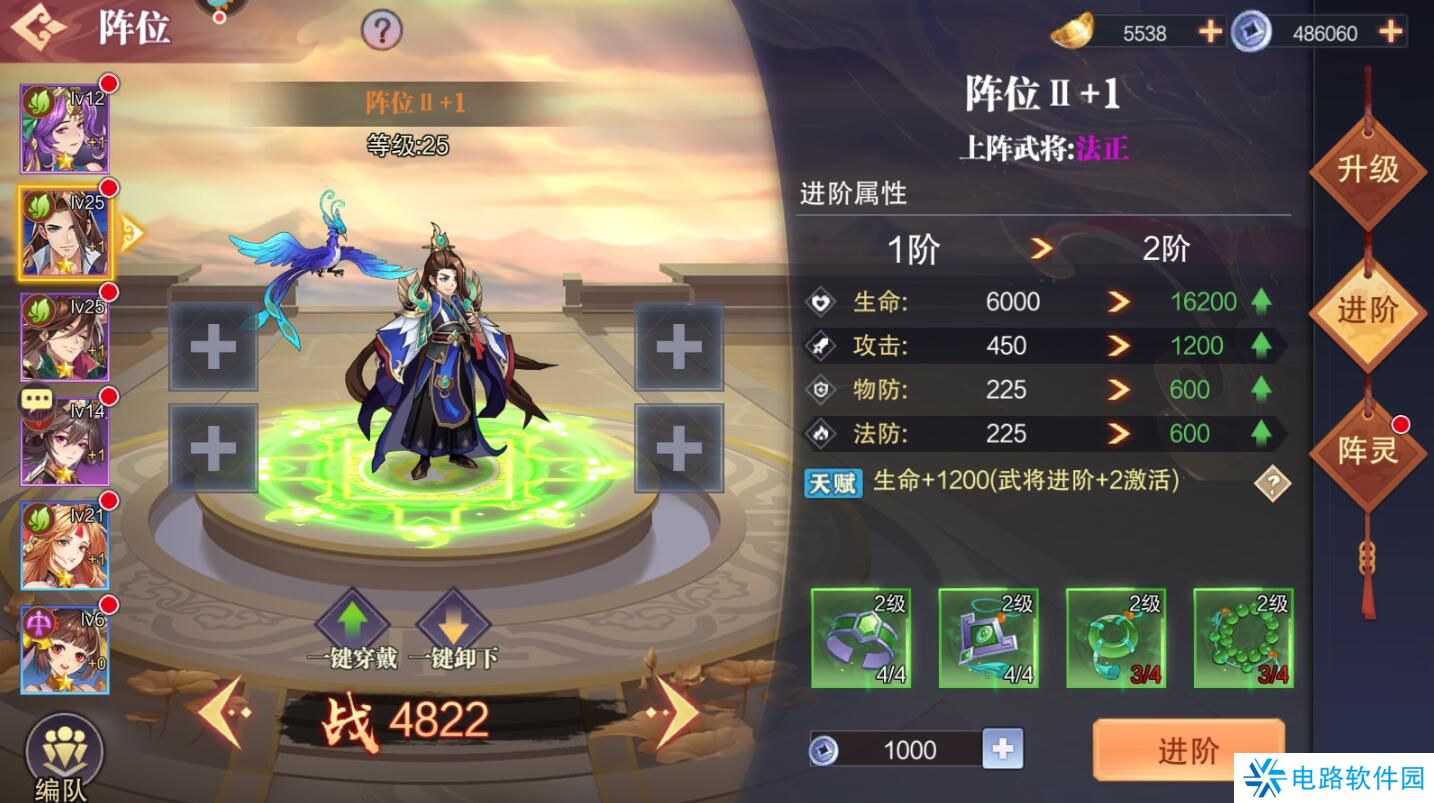
Task: Expand the yellow chevron beside the lv25 hero
Action: pos(130,232)
